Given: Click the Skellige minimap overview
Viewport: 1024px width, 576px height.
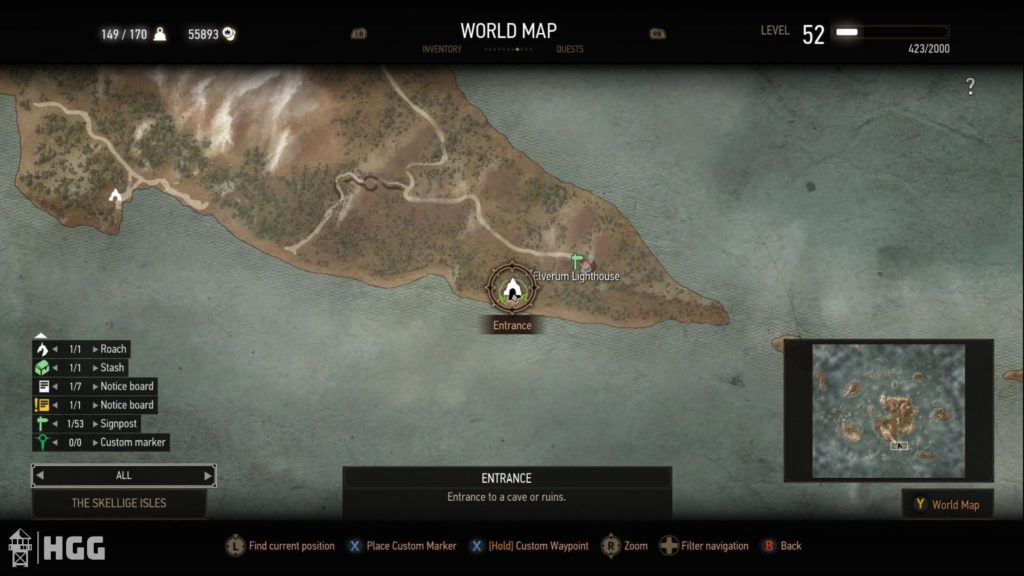Looking at the screenshot, I should pos(888,410).
